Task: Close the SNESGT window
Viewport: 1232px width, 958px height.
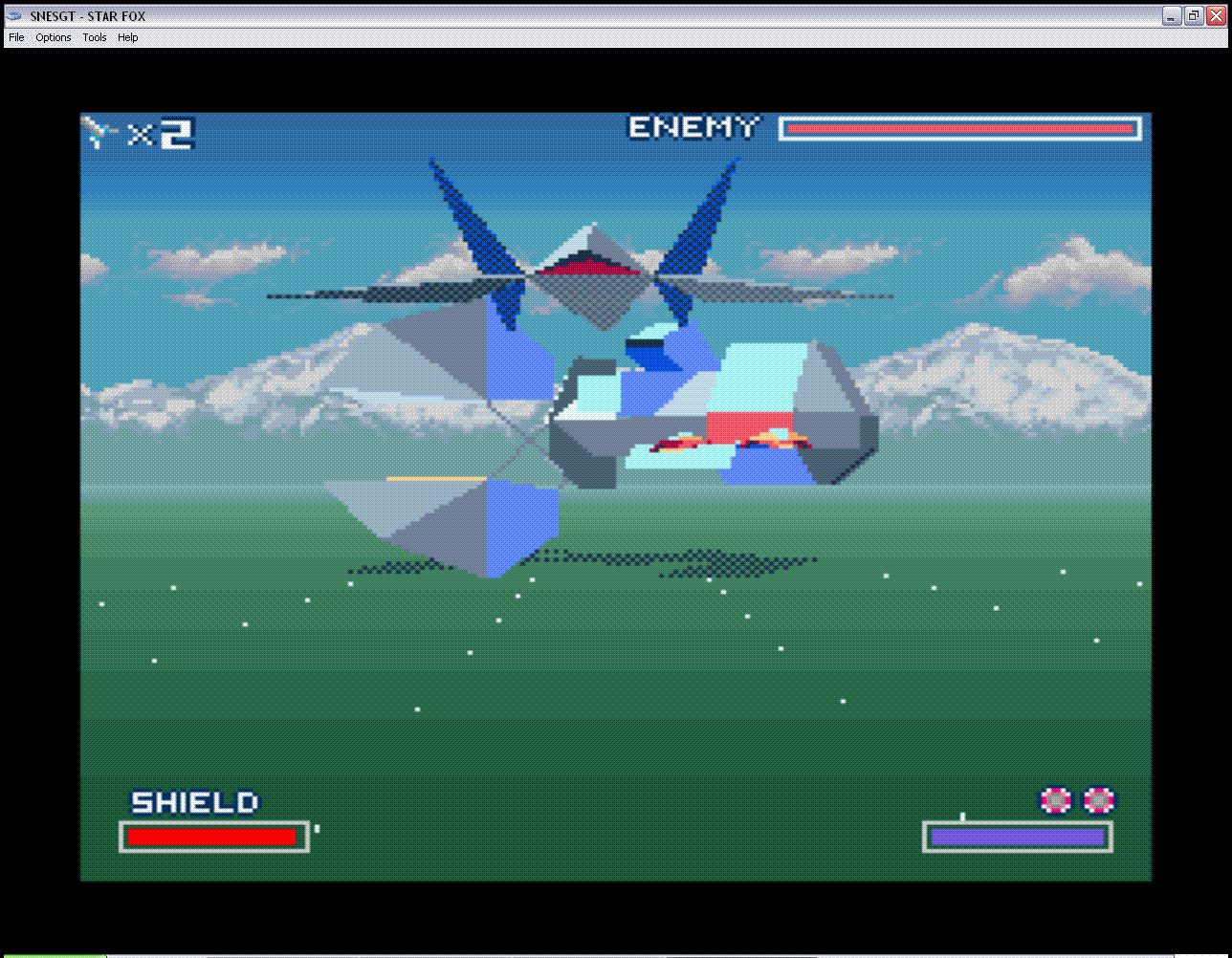Action: (1217, 16)
